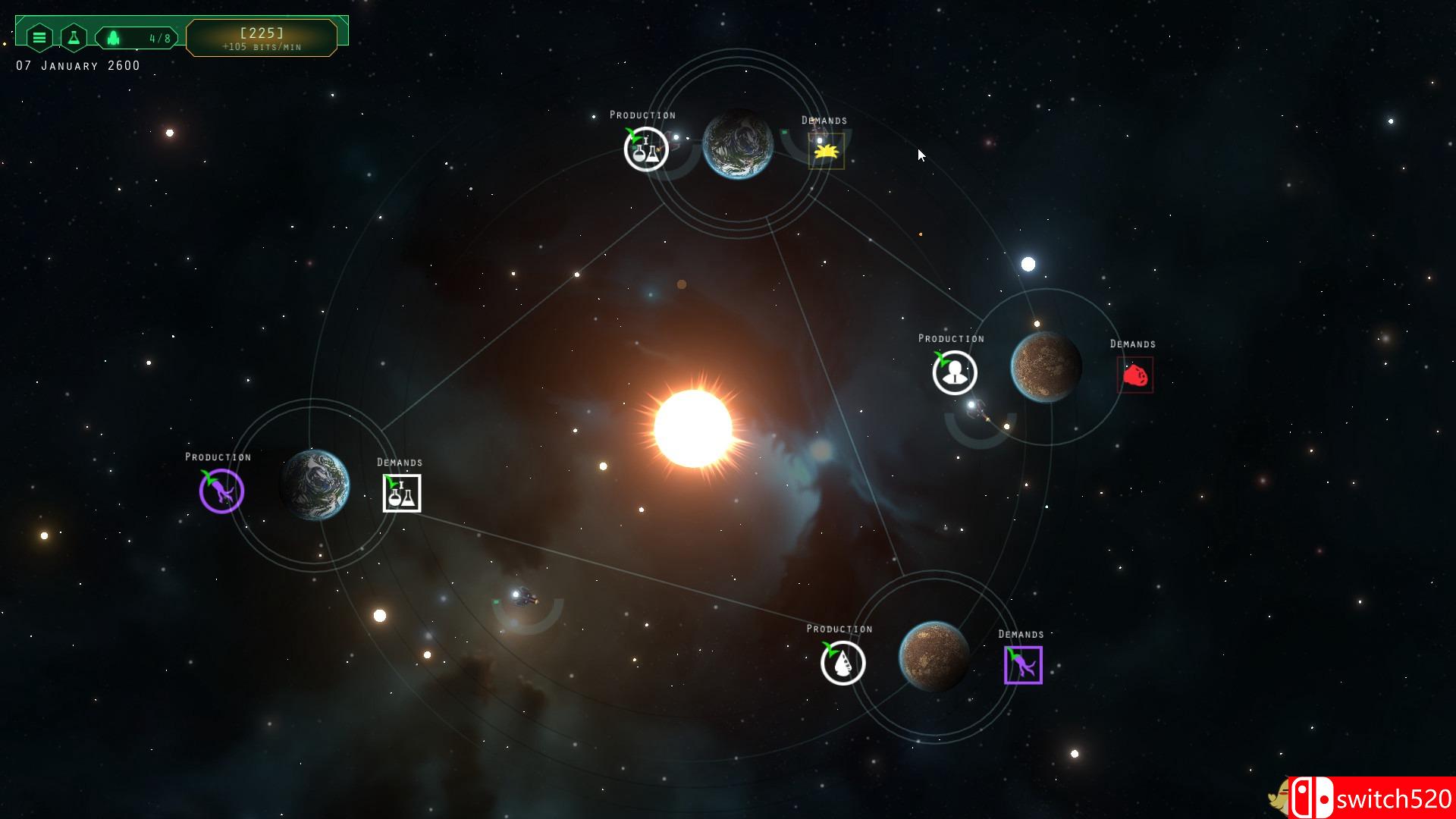Select the purple tentacle demand icon

tap(1023, 665)
